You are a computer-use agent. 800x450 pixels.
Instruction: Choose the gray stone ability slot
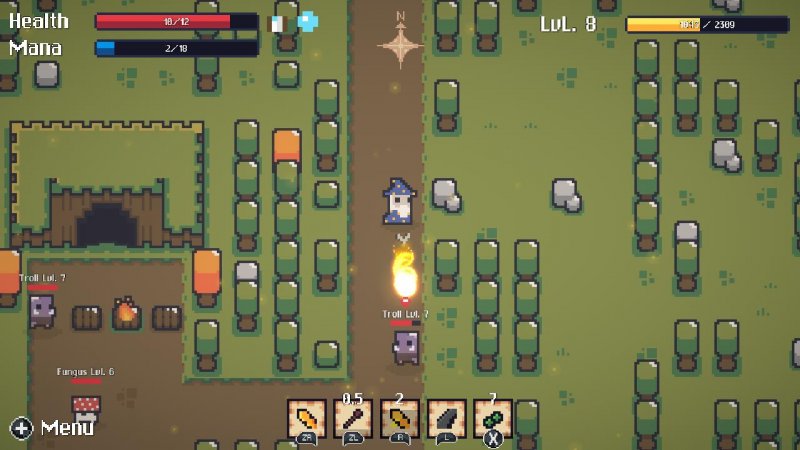click(446, 419)
